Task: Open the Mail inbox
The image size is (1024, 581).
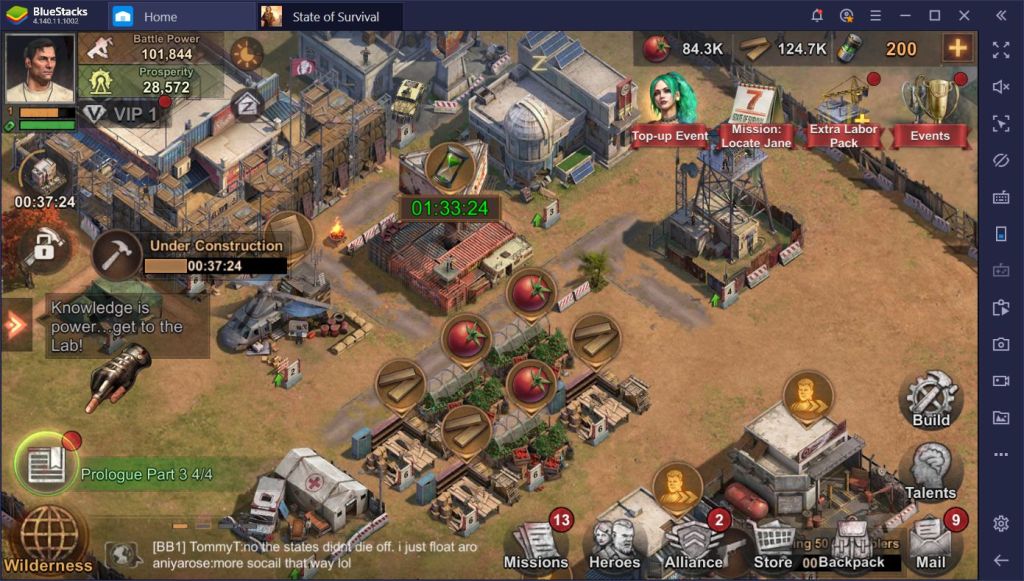Action: 931,545
